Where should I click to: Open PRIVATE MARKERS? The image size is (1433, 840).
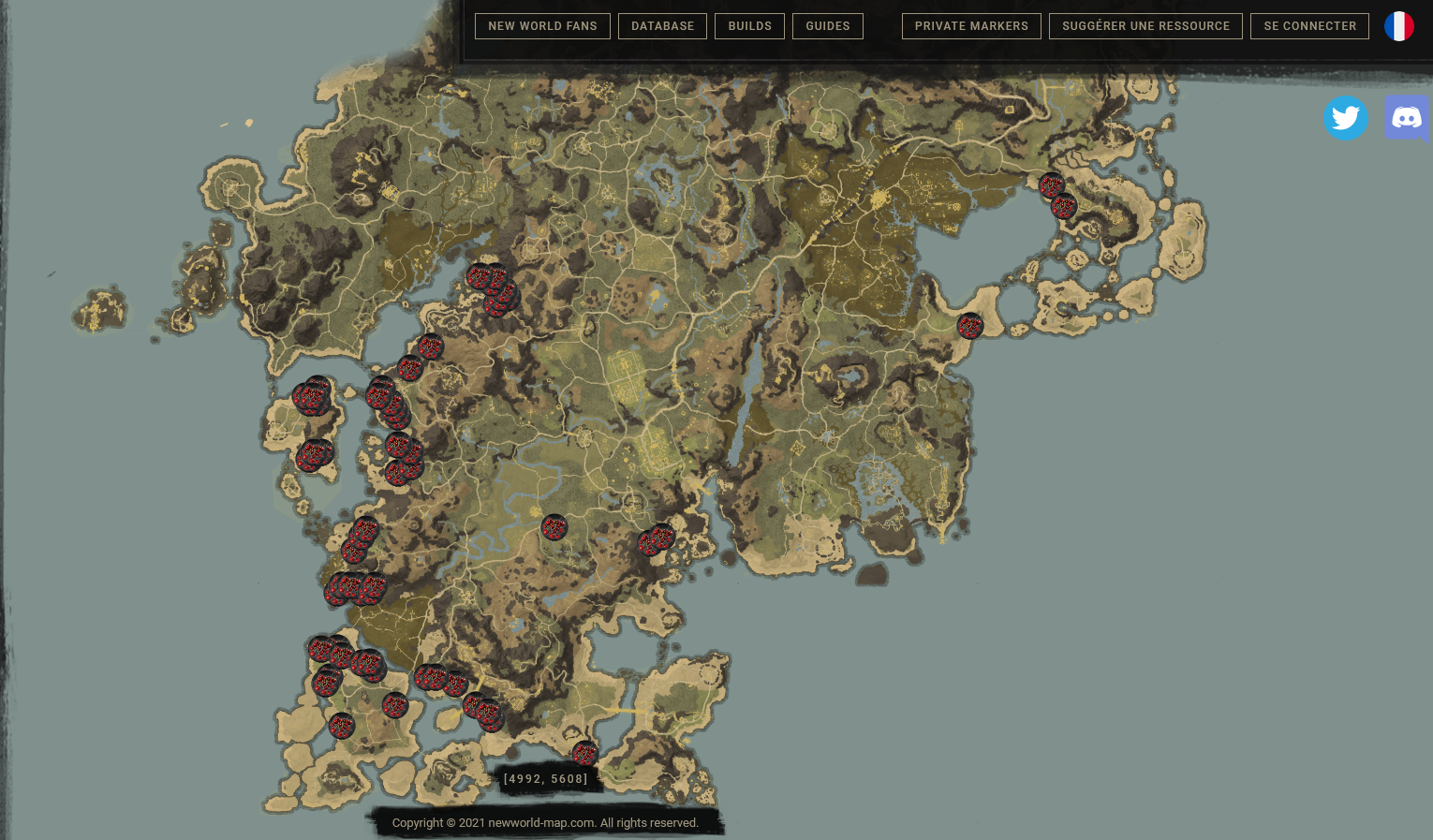point(971,26)
